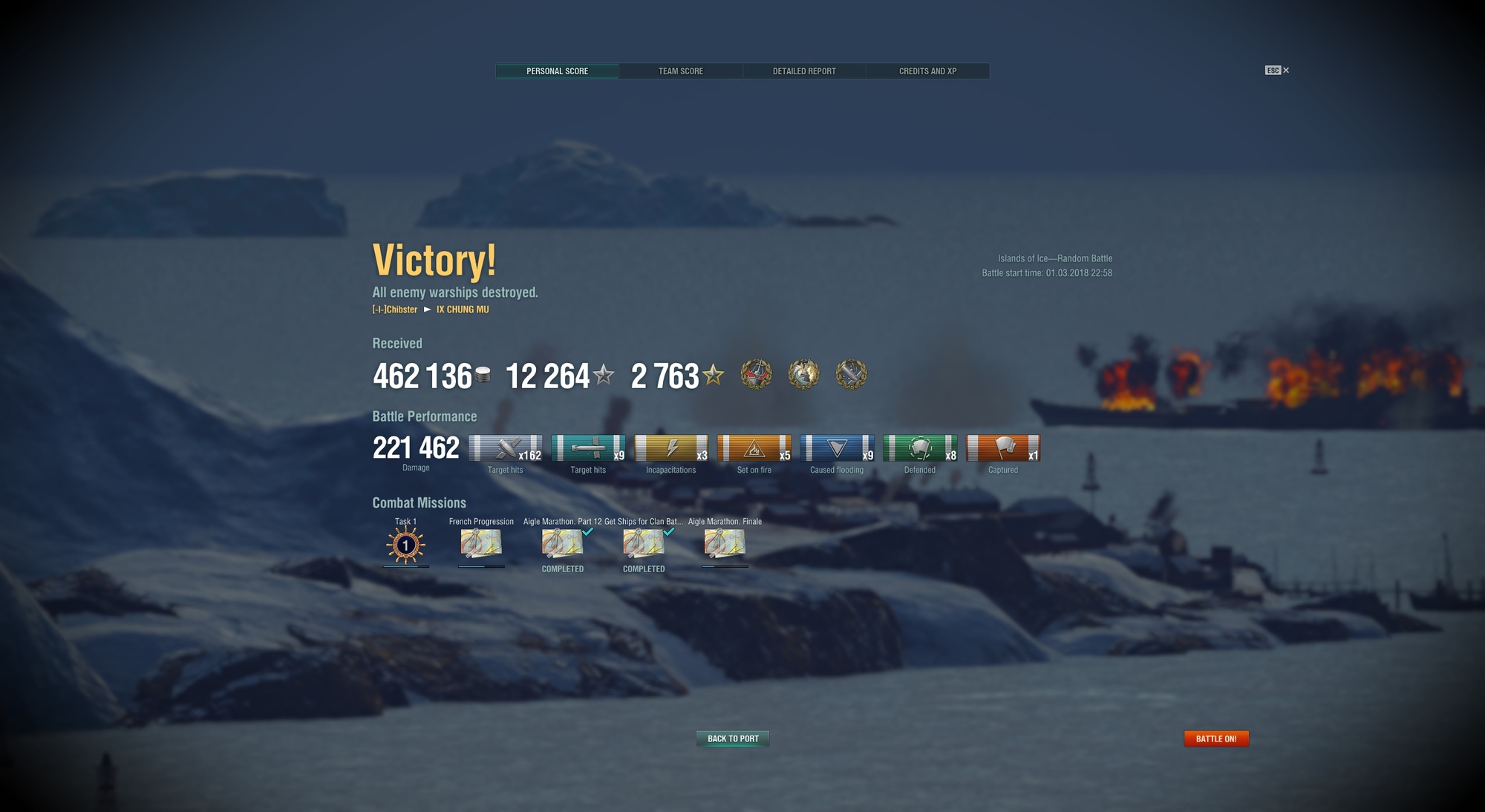Choose the Defended ribbon
The image size is (1485, 812).
pos(920,449)
